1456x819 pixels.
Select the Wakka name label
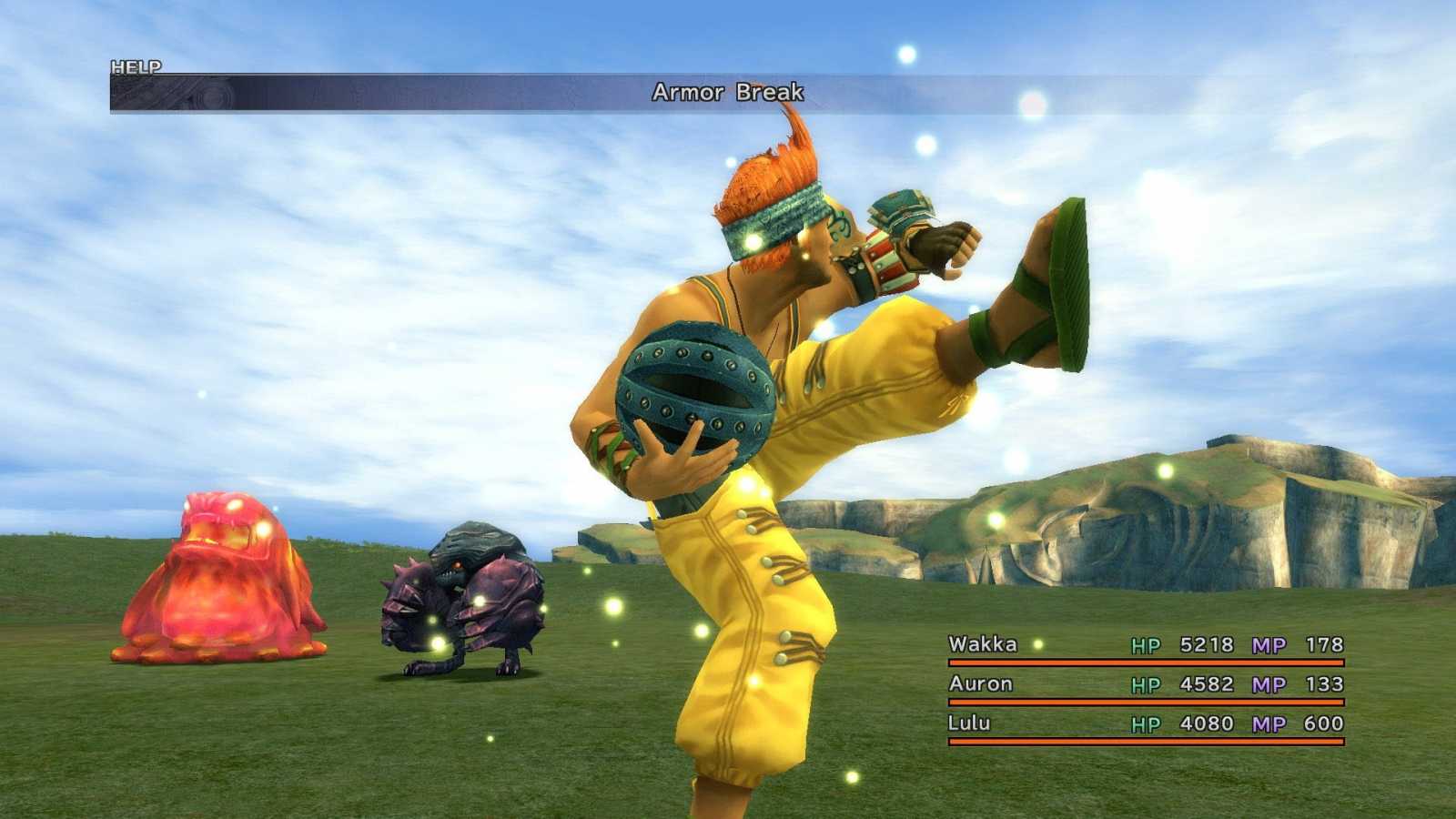pyautogui.click(x=986, y=644)
